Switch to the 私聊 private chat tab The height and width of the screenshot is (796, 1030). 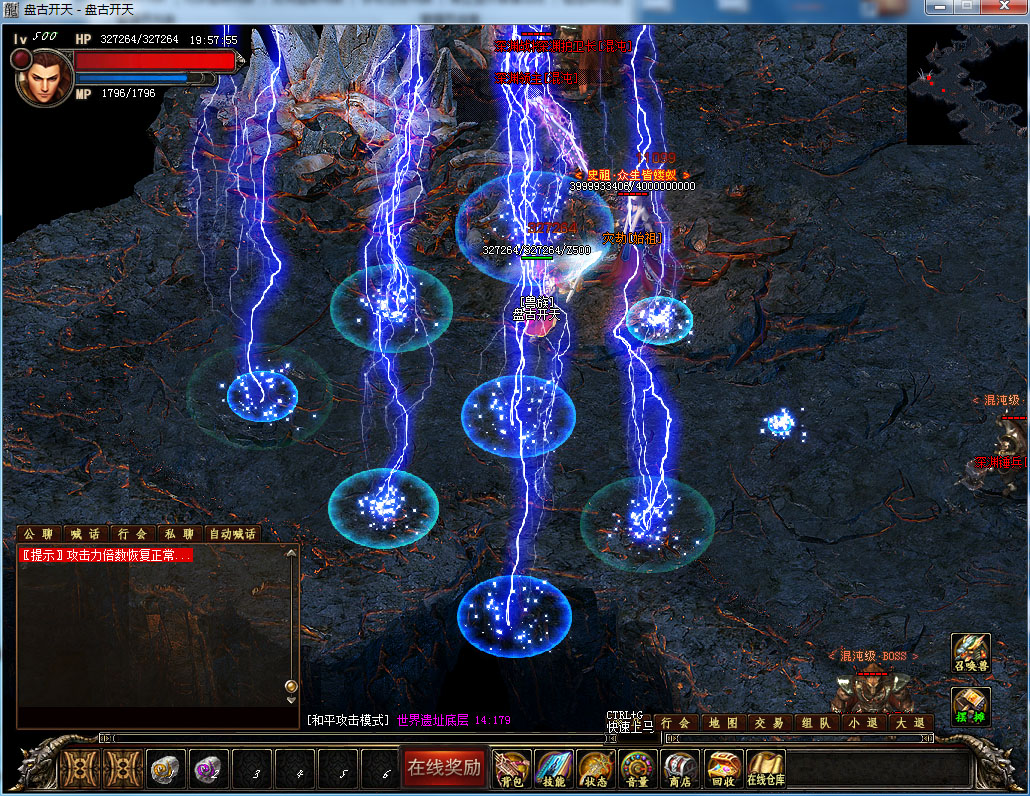tap(179, 534)
